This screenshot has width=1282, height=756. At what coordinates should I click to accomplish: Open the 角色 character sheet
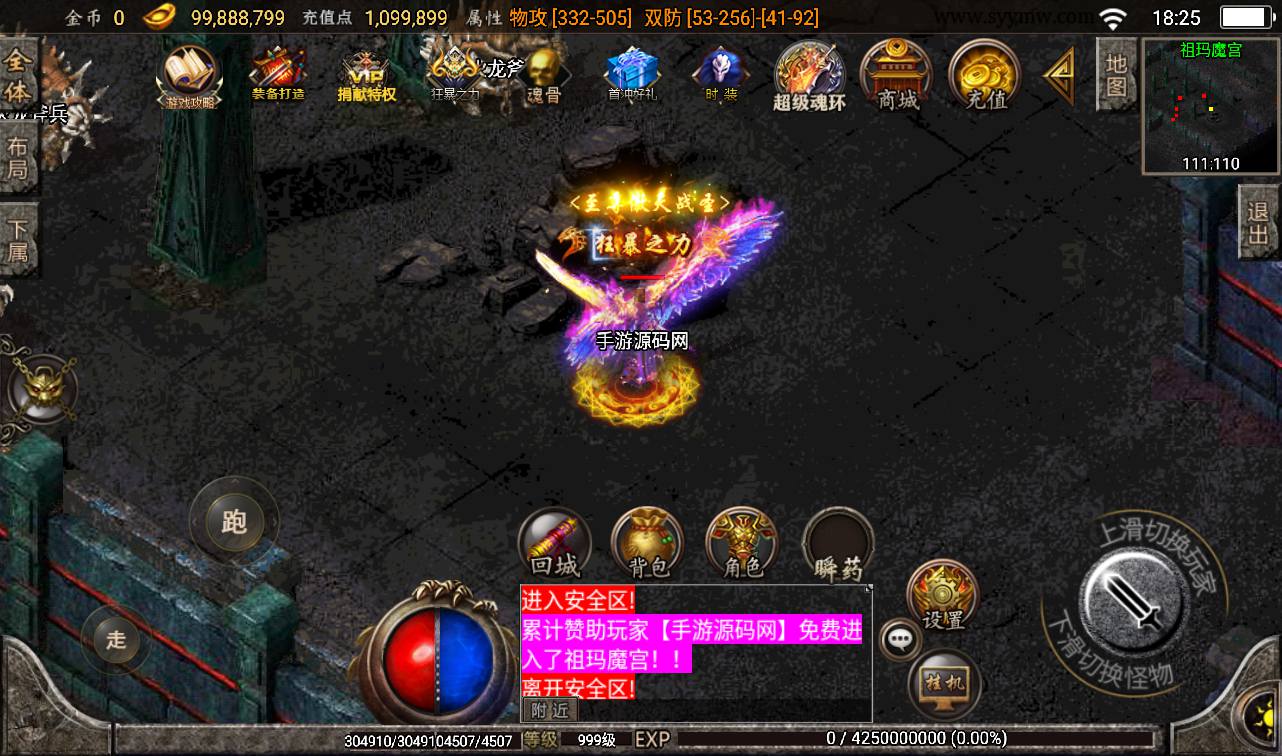tap(742, 545)
